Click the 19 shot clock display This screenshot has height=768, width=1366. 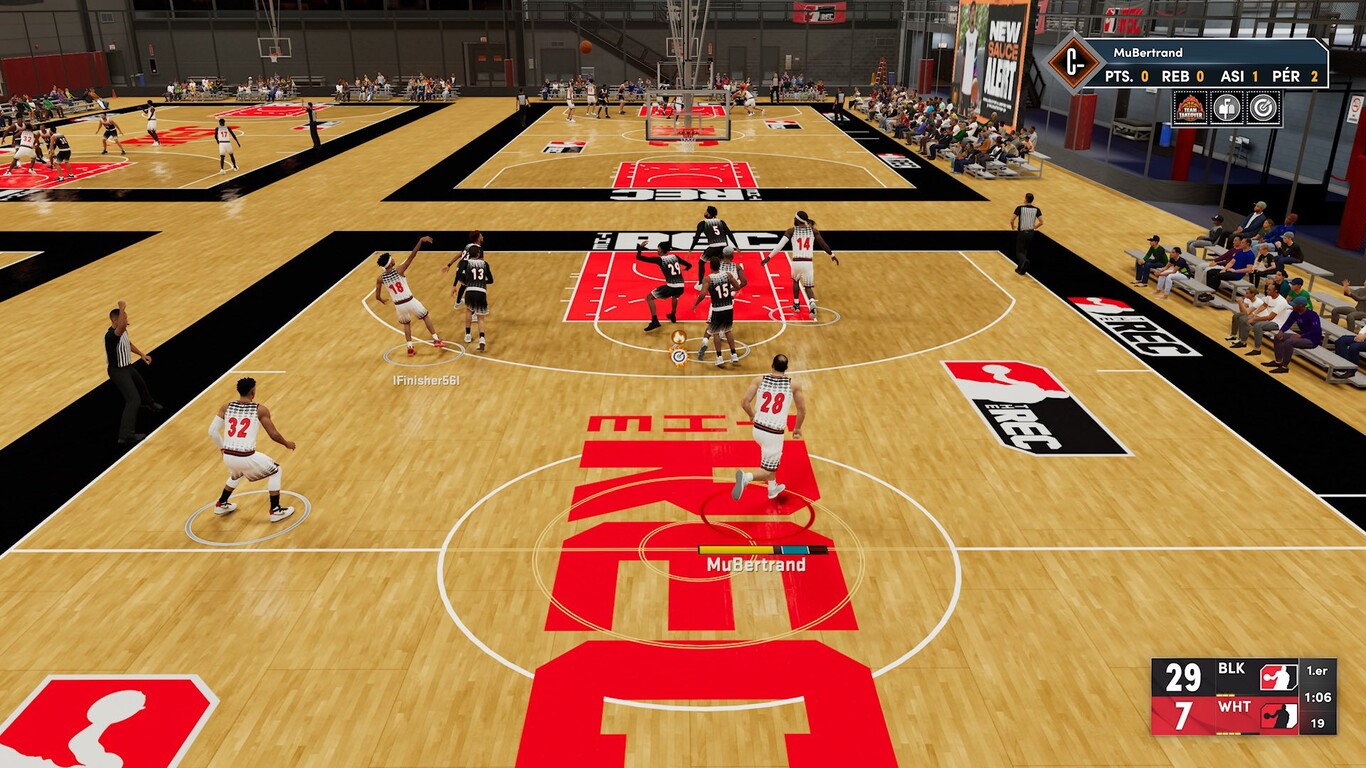(x=1318, y=723)
